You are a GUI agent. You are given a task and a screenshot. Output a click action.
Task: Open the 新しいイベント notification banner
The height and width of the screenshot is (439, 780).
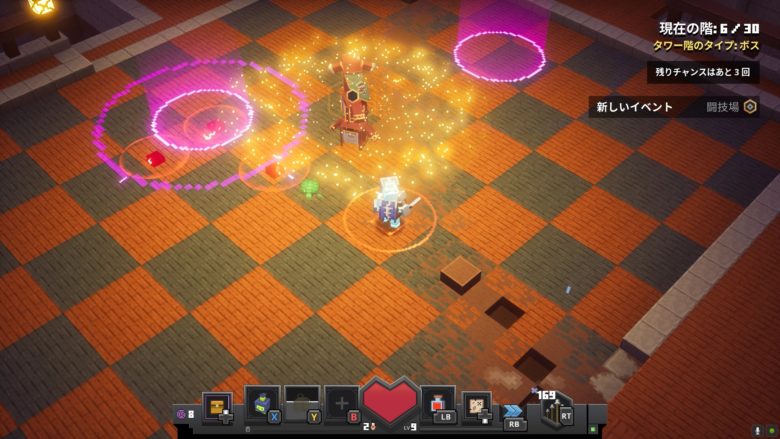(x=673, y=107)
